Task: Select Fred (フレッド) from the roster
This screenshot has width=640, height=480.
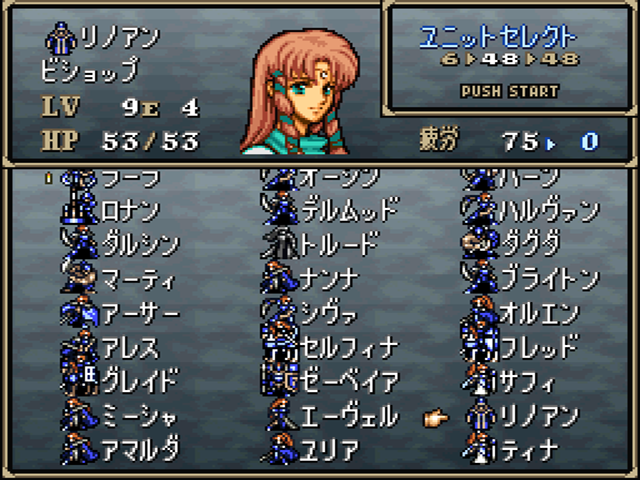Action: (538, 347)
